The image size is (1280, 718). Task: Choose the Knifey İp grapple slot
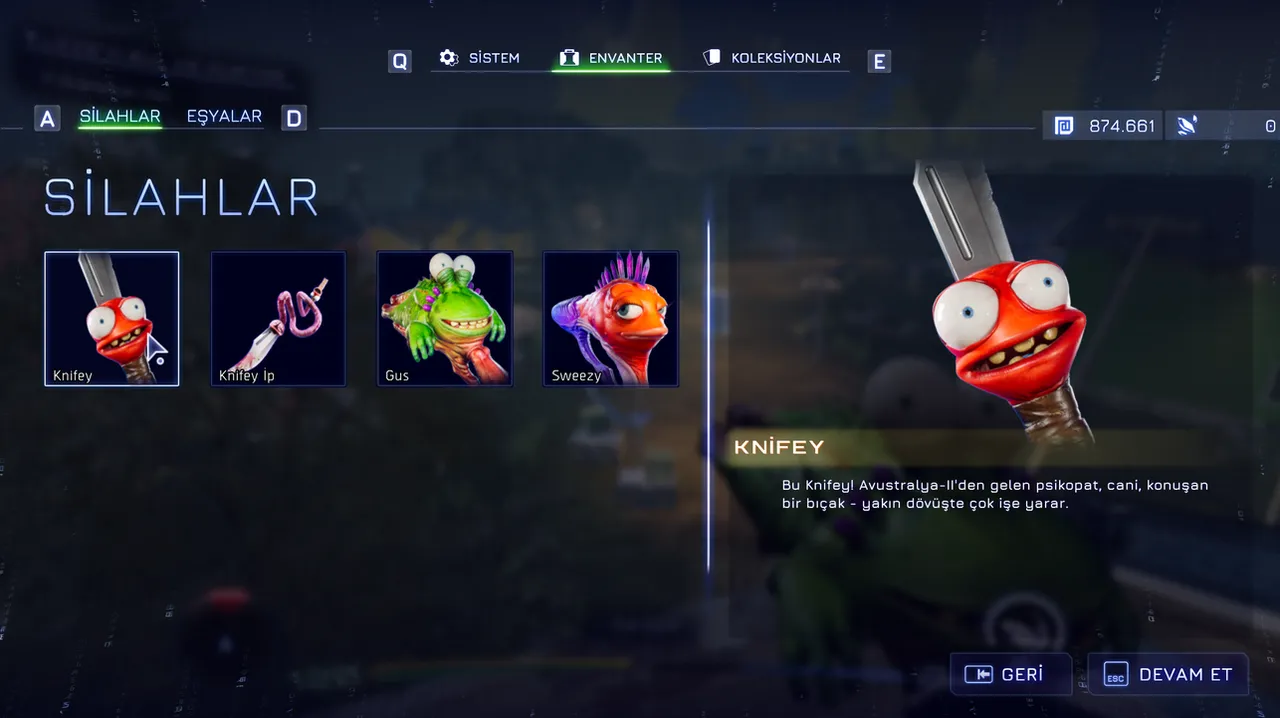tap(278, 318)
